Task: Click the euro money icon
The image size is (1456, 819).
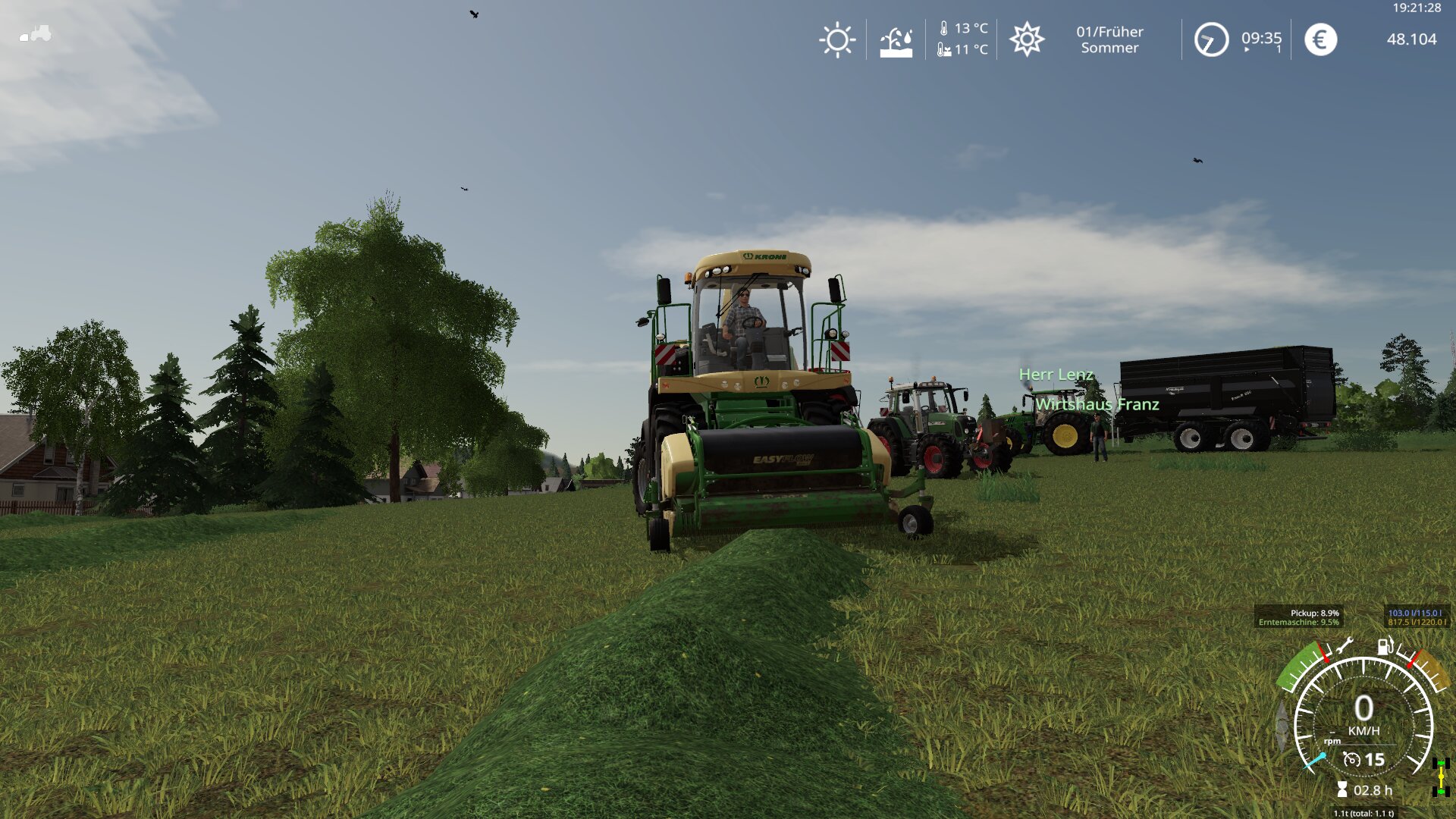Action: [1320, 39]
